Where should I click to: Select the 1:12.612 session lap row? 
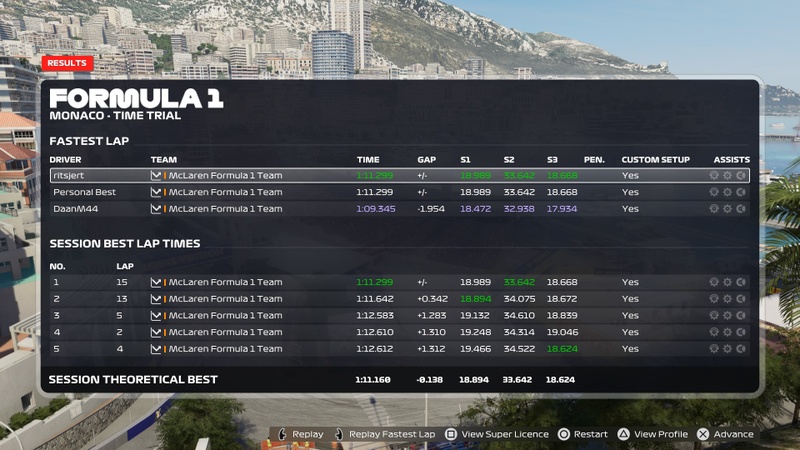click(400, 349)
